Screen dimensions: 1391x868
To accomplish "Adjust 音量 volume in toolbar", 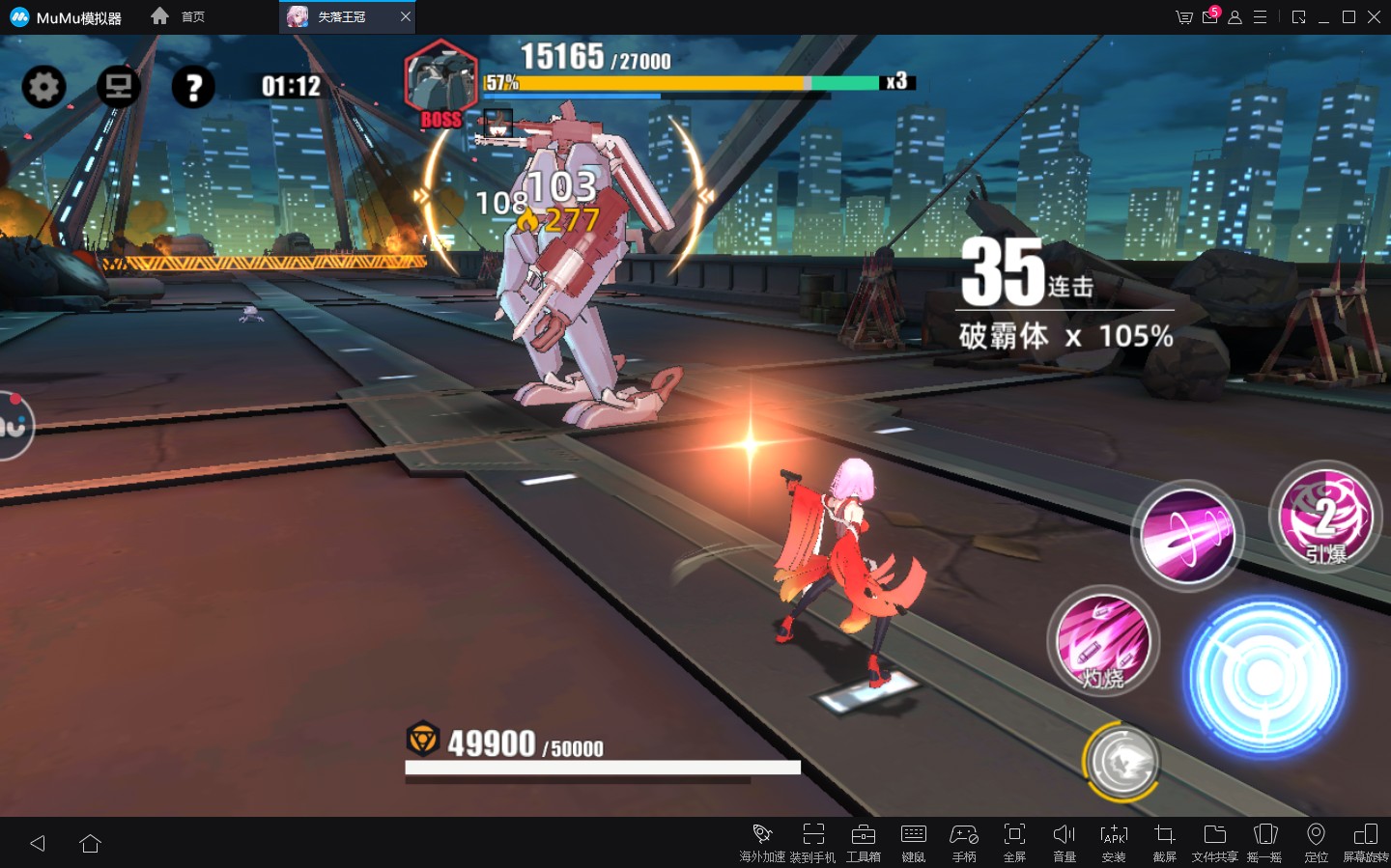I will (1064, 841).
